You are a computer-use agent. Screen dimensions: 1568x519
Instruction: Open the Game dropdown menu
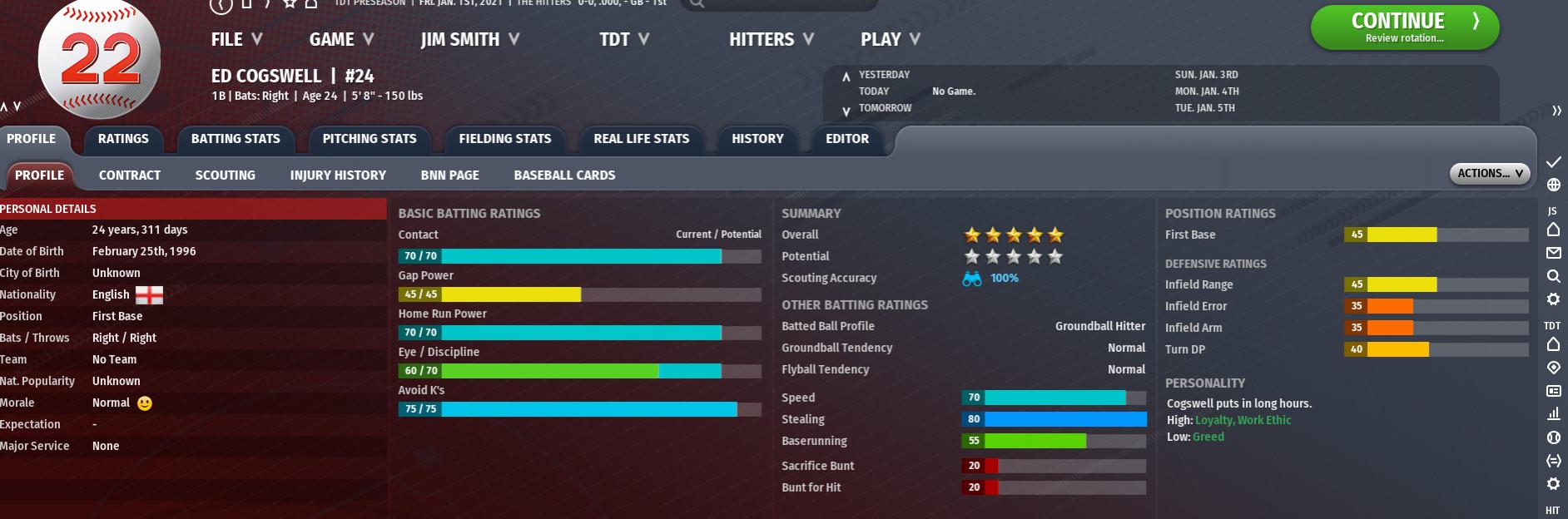341,39
